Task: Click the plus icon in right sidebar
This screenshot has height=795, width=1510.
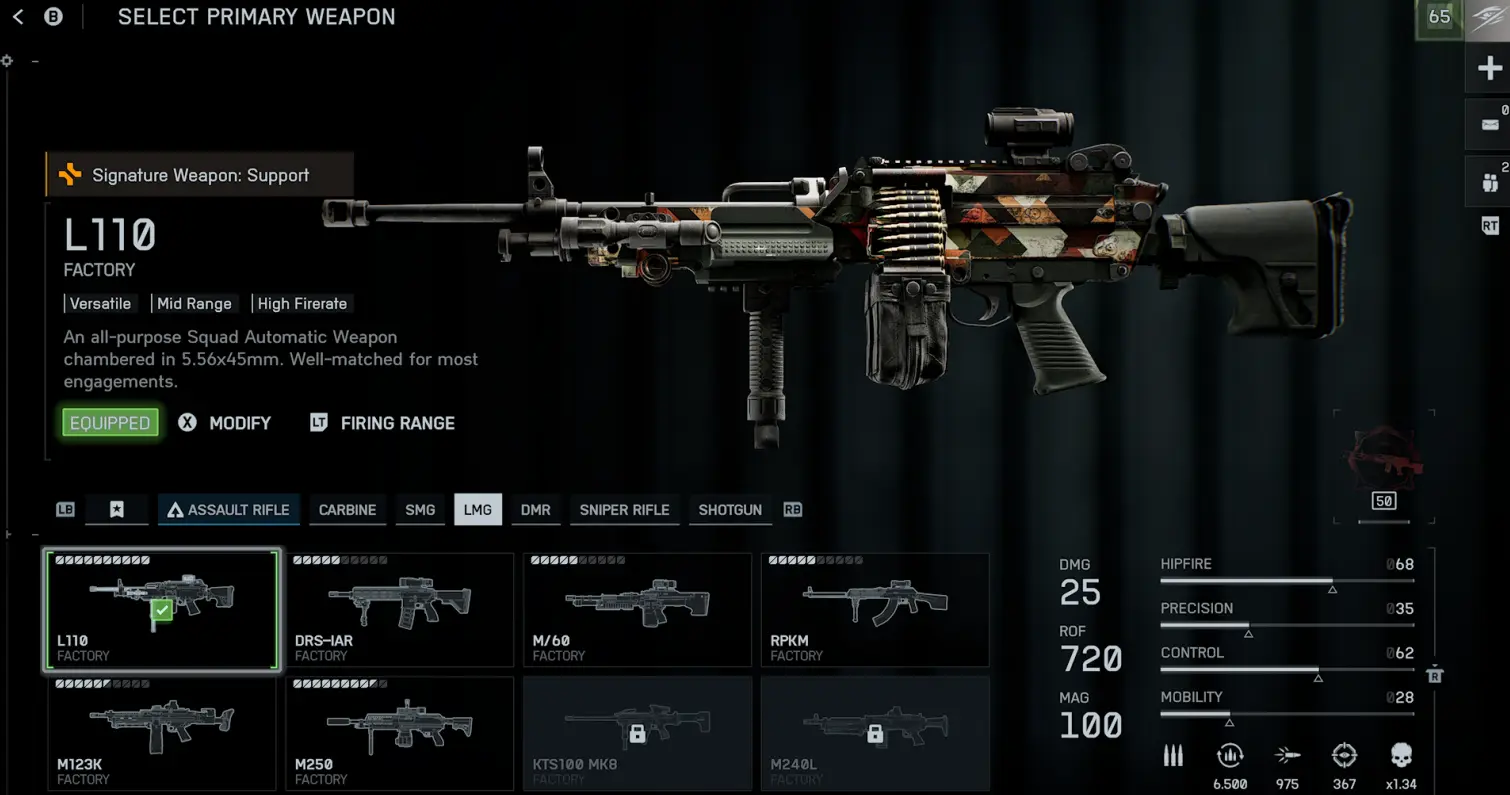Action: point(1489,69)
